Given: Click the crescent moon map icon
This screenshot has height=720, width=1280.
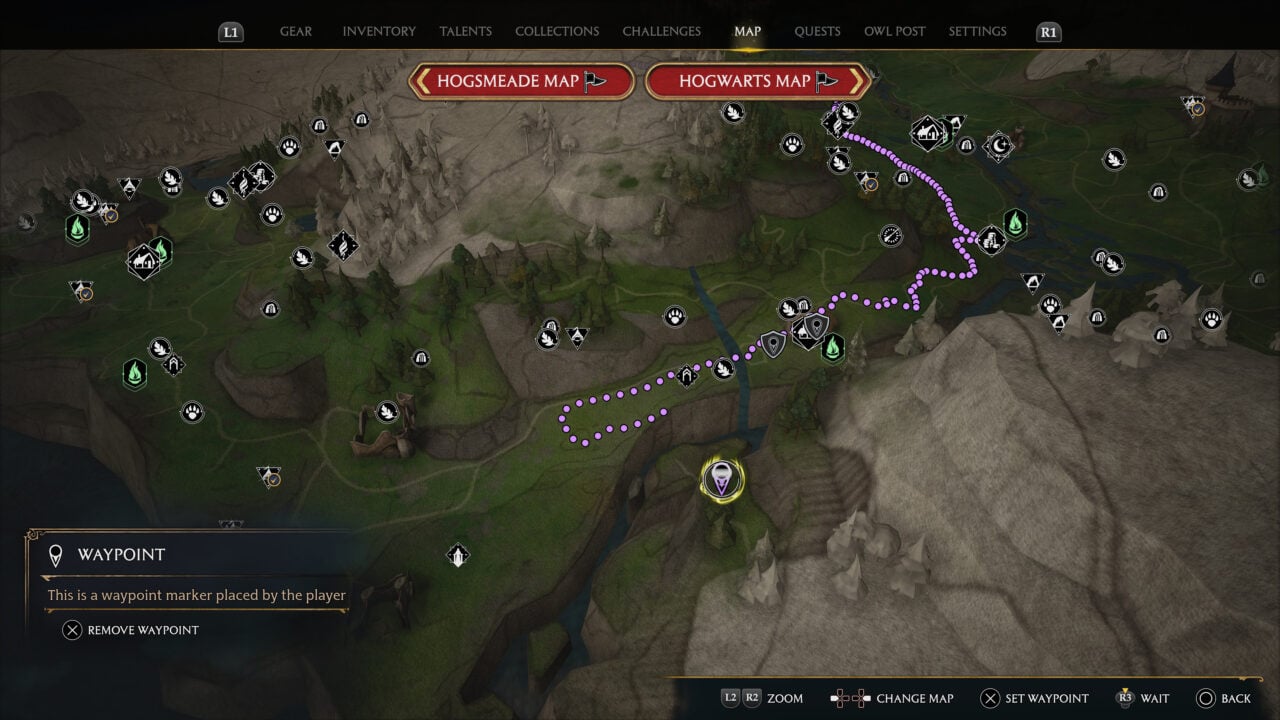Looking at the screenshot, I should pos(998,147).
